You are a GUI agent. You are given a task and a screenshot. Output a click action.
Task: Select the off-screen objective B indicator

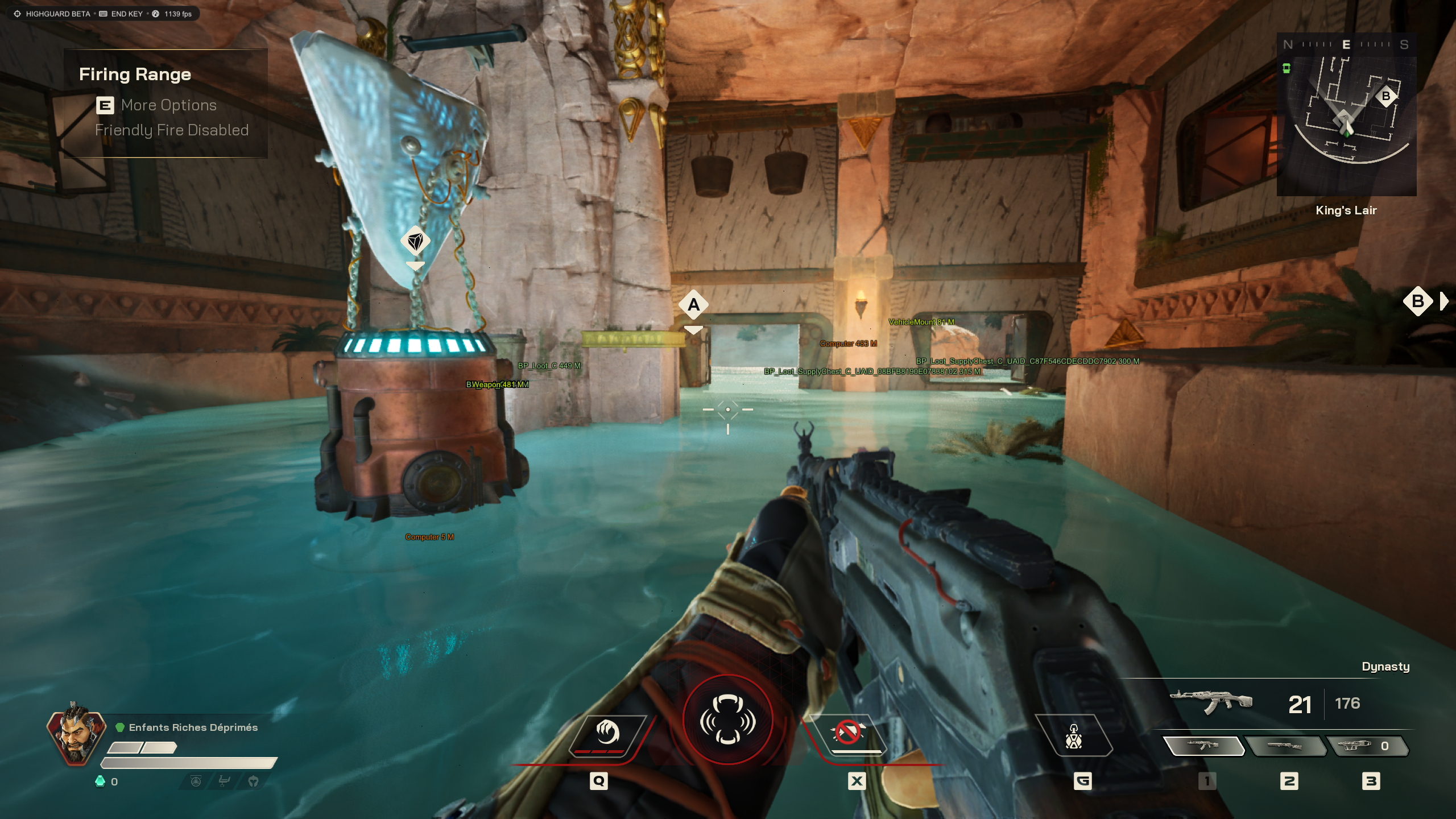pos(1418,301)
